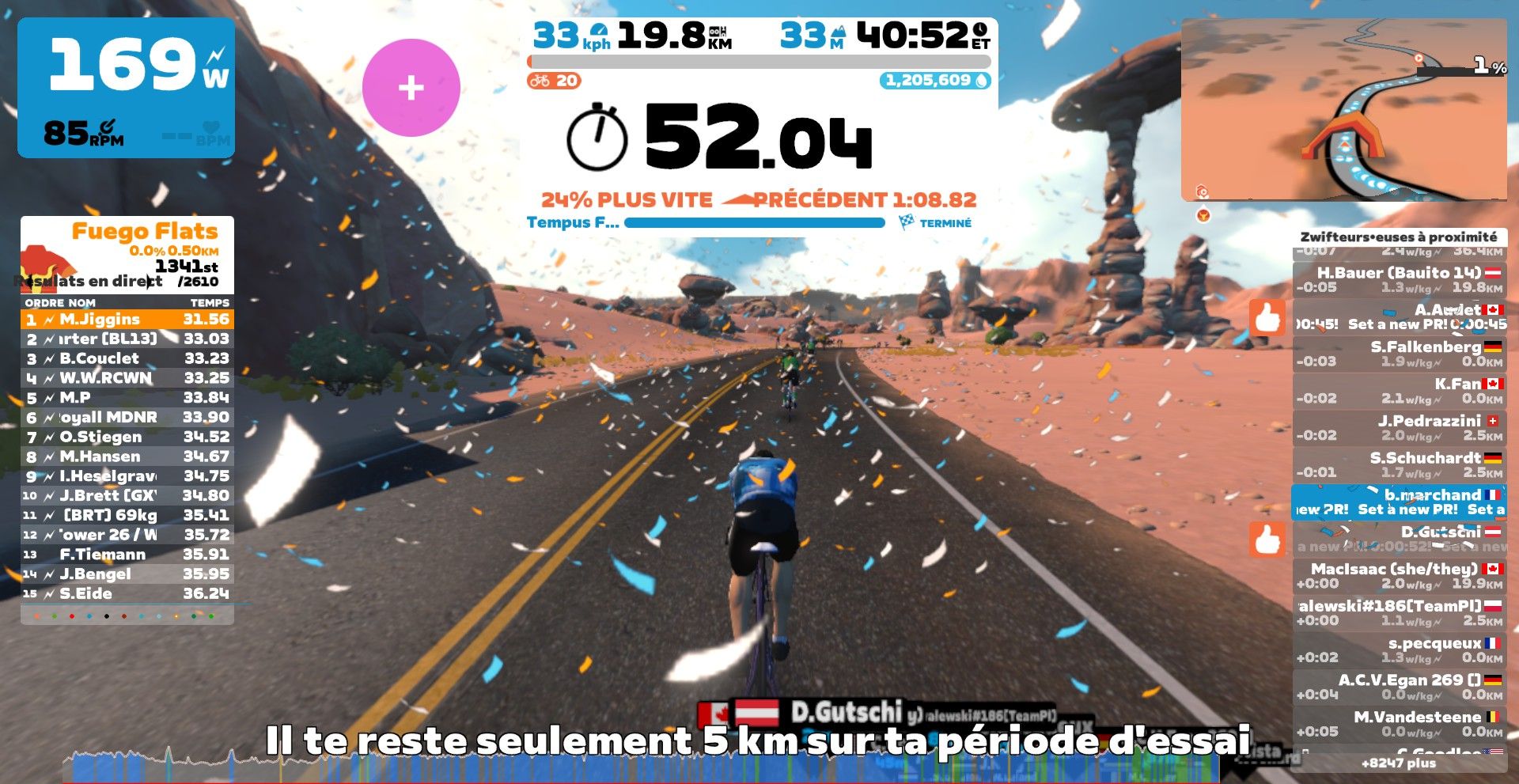The width and height of the screenshot is (1519, 784).
Task: Click the cadence RPM icon under 169W
Action: [106, 125]
